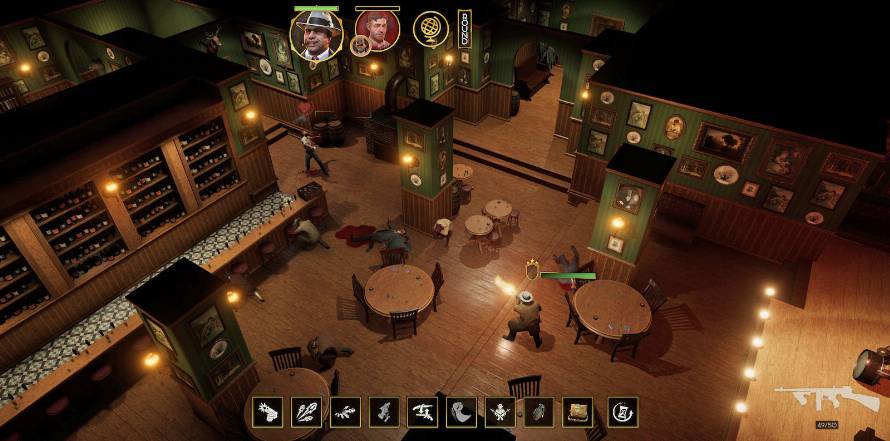Activate the leafy branch ability icon
The image size is (890, 441).
point(344,412)
